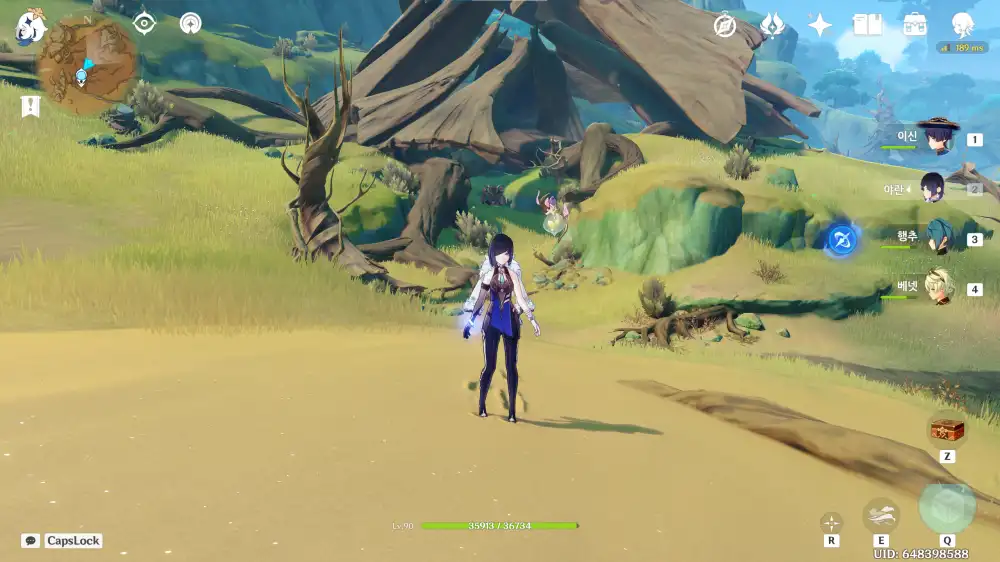Open the Adventurer Handbook book icon
Image resolution: width=1000 pixels, height=562 pixels.
pos(867,26)
